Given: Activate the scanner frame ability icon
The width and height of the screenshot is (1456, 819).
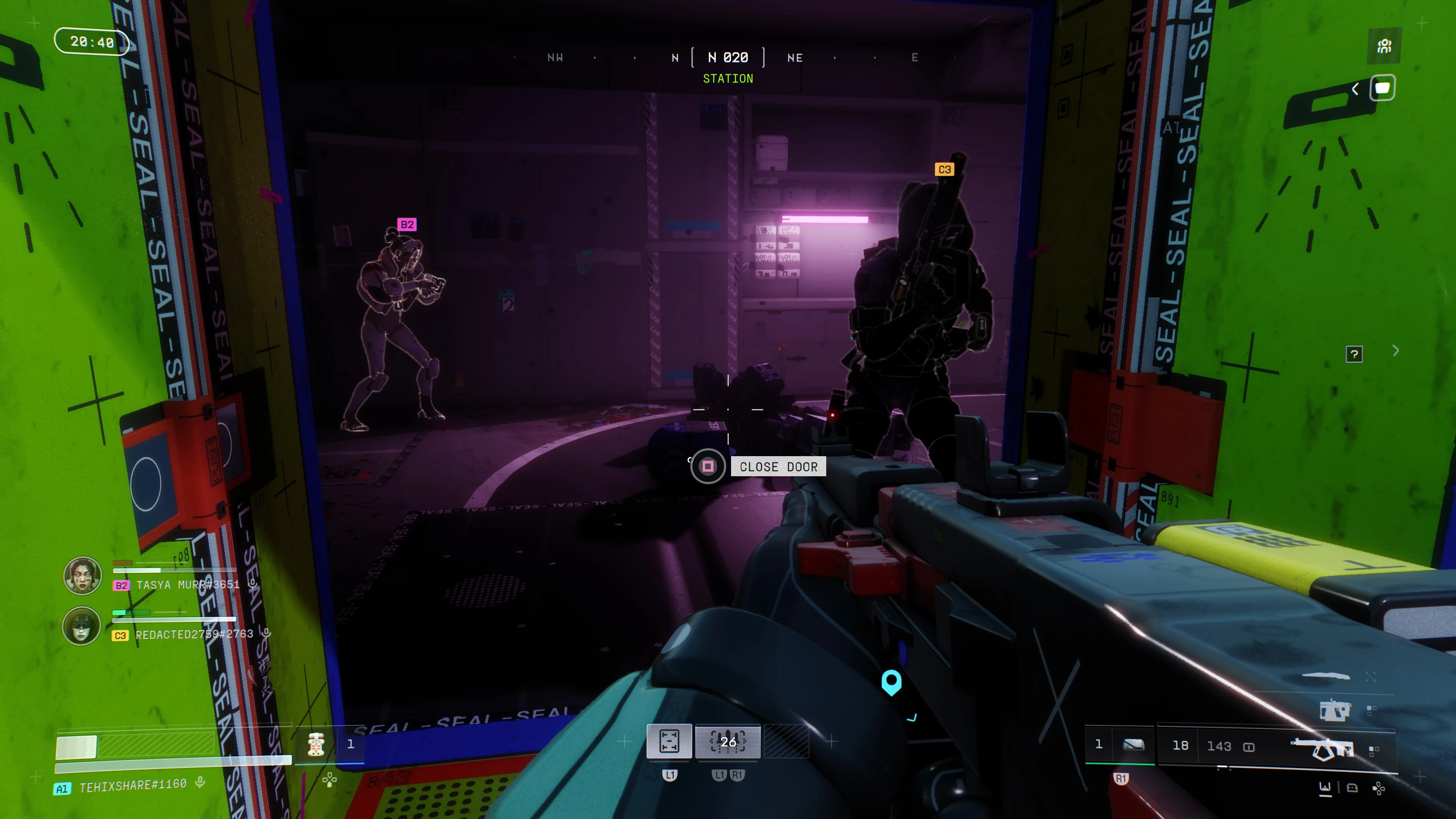Looking at the screenshot, I should pos(669,741).
